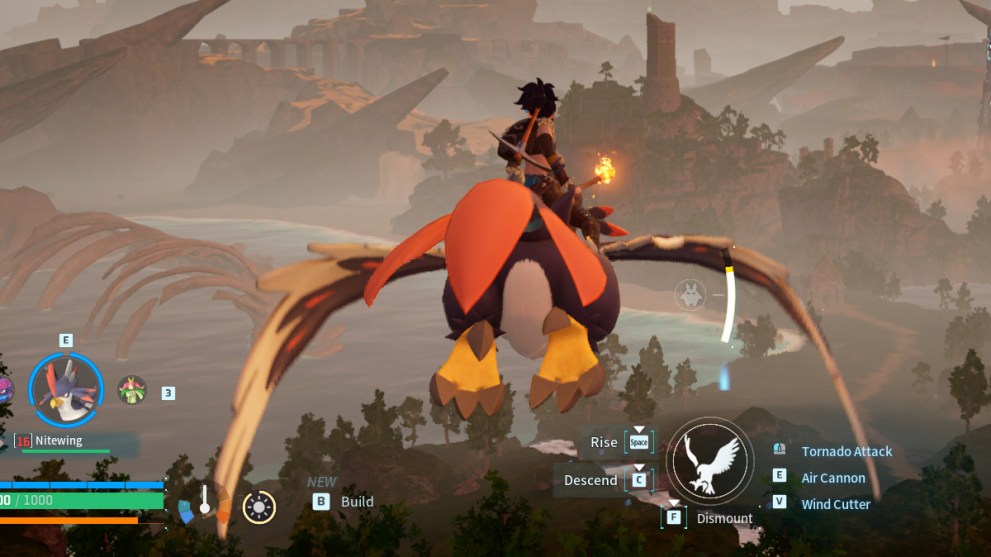991x557 pixels.
Task: Open the Build option
Action: [356, 502]
